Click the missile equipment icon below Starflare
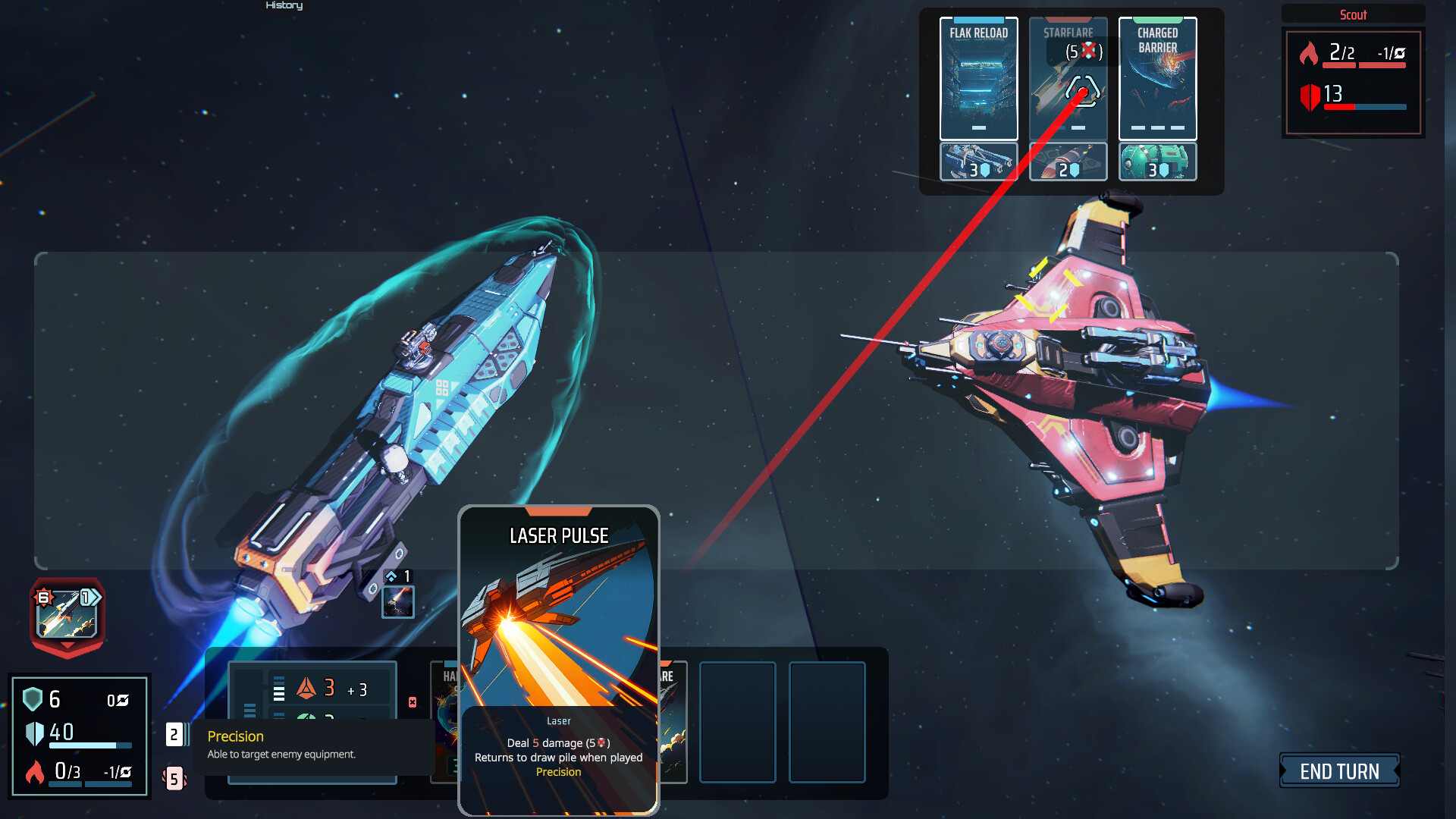 [x=1068, y=162]
